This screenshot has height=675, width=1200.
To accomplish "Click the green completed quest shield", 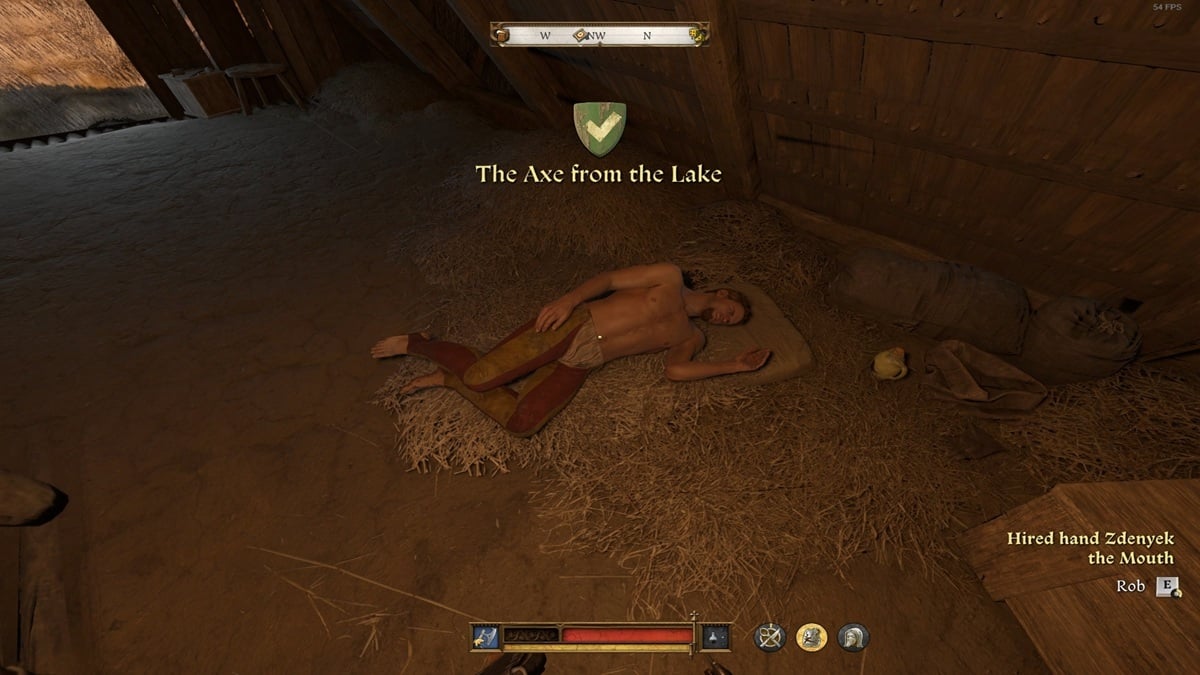I will (599, 129).
